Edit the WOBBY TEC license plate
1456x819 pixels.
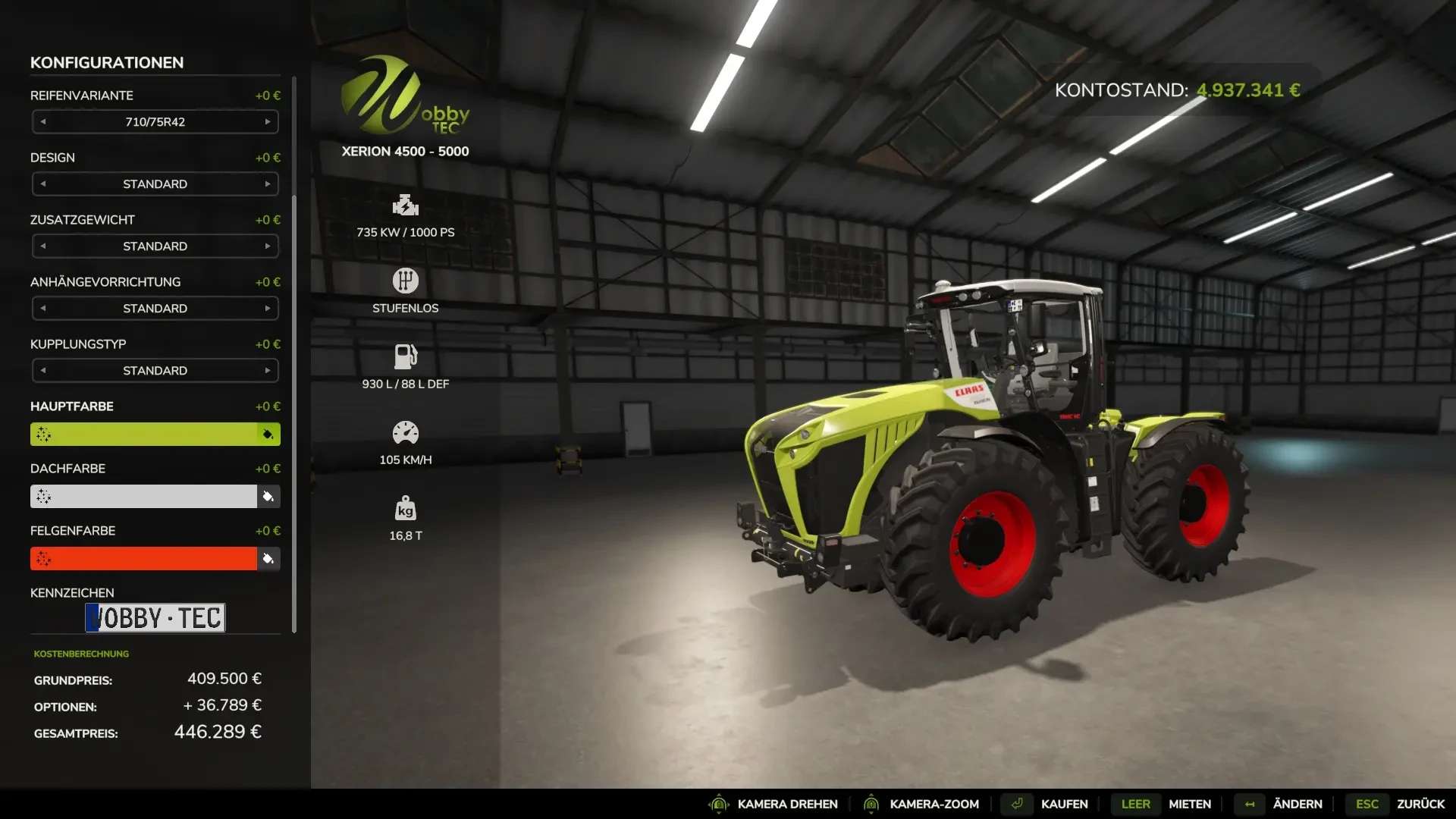point(155,617)
